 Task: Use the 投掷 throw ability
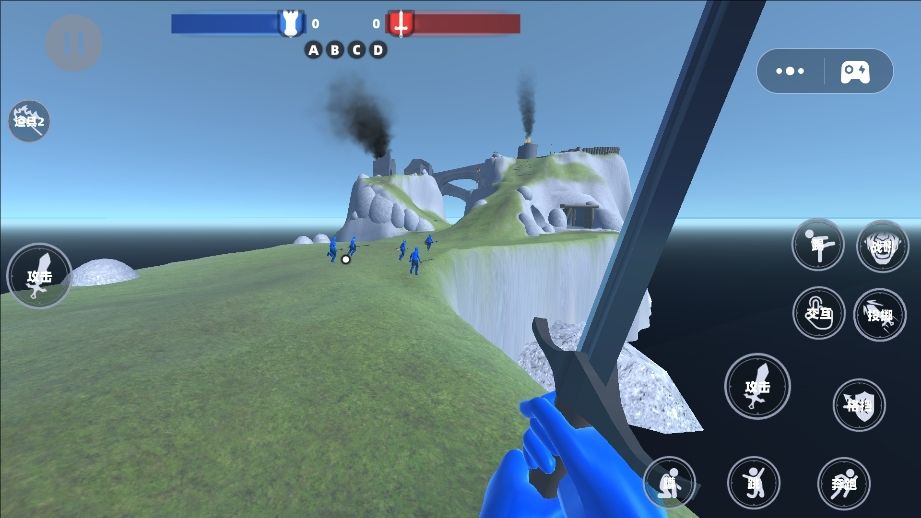[x=880, y=314]
